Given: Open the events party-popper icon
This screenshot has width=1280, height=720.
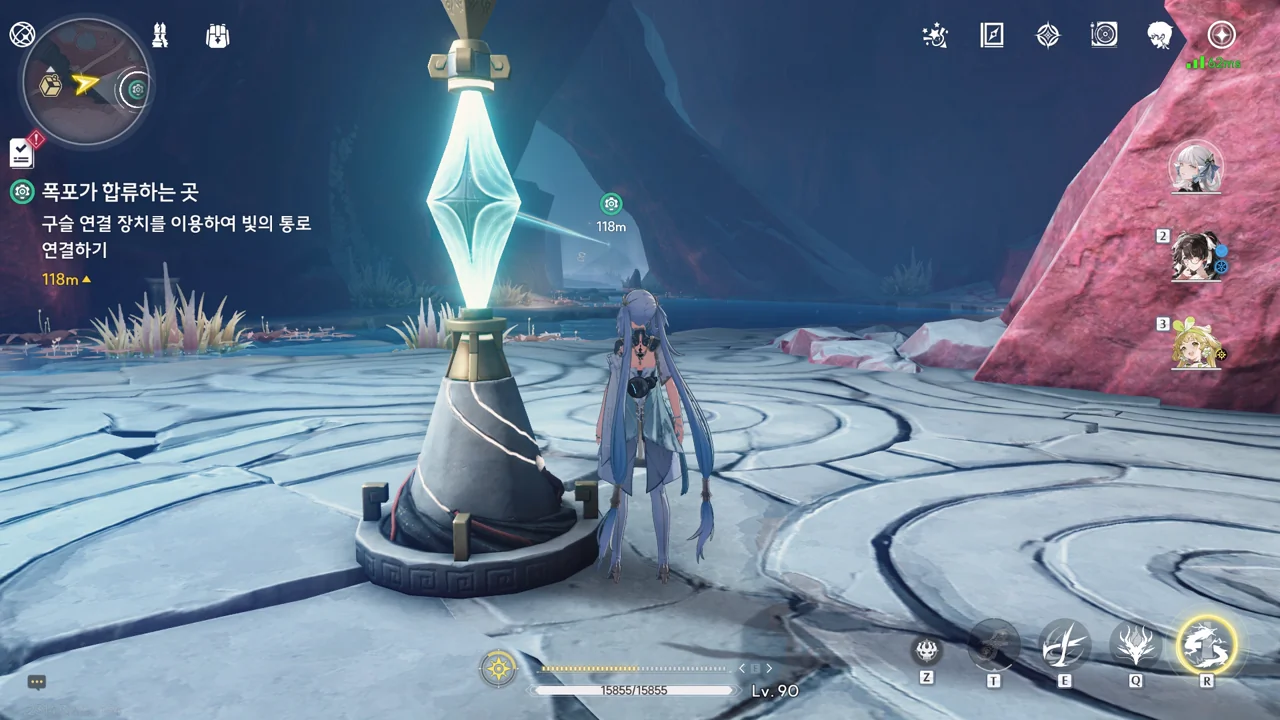Looking at the screenshot, I should coord(934,36).
